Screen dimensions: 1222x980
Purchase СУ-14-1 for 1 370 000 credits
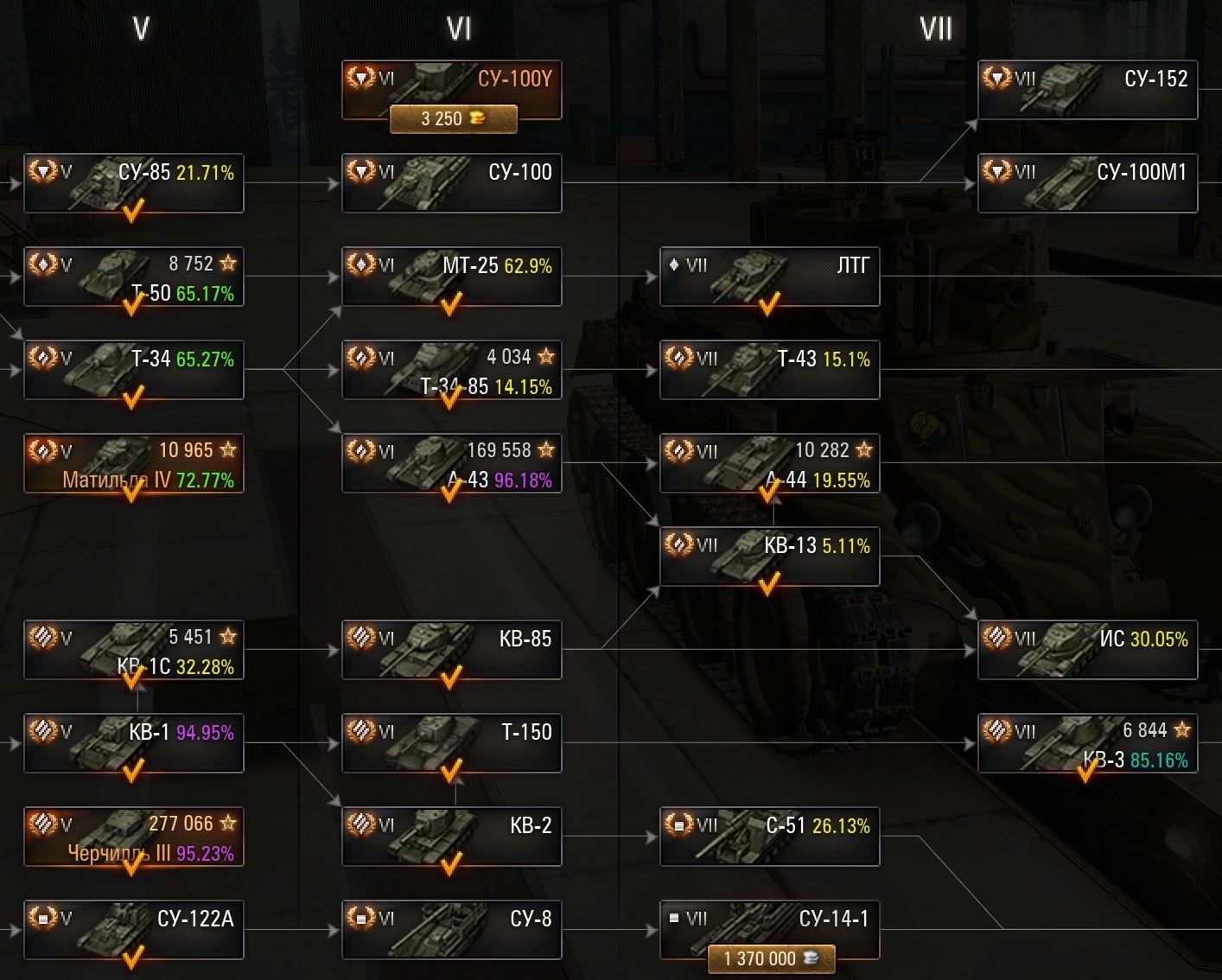click(771, 958)
